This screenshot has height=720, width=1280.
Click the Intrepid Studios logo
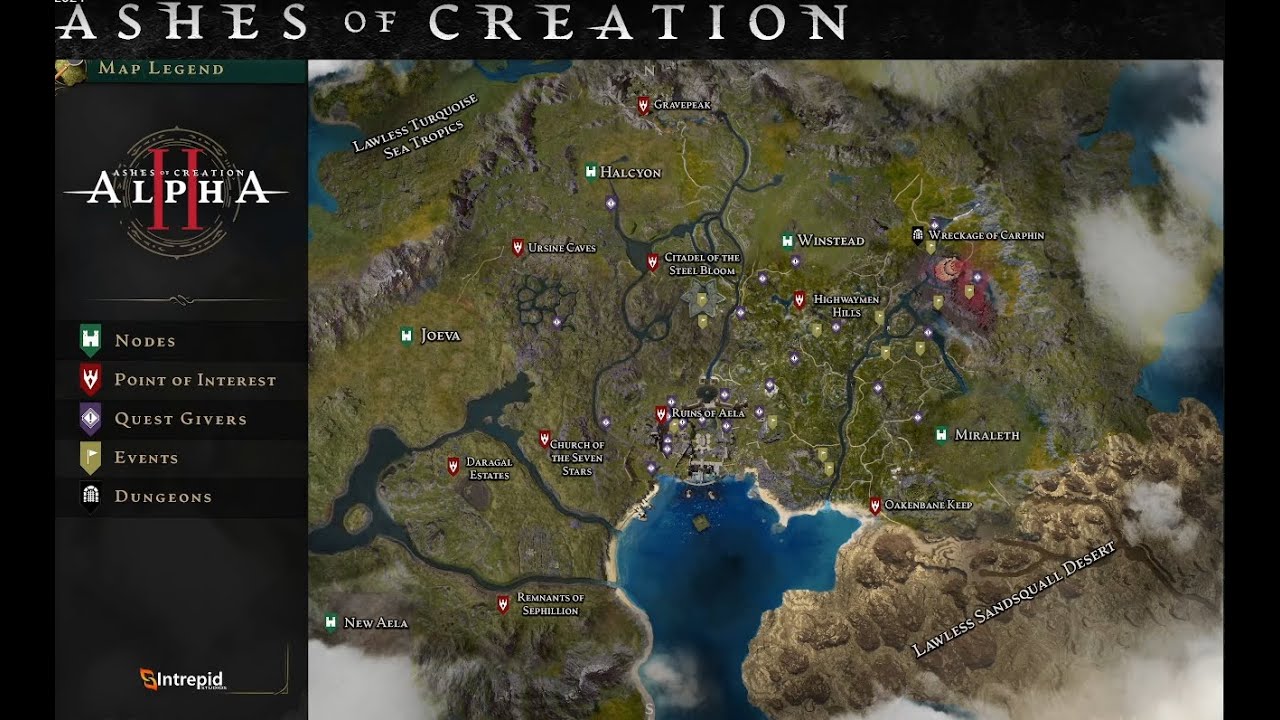tap(180, 678)
